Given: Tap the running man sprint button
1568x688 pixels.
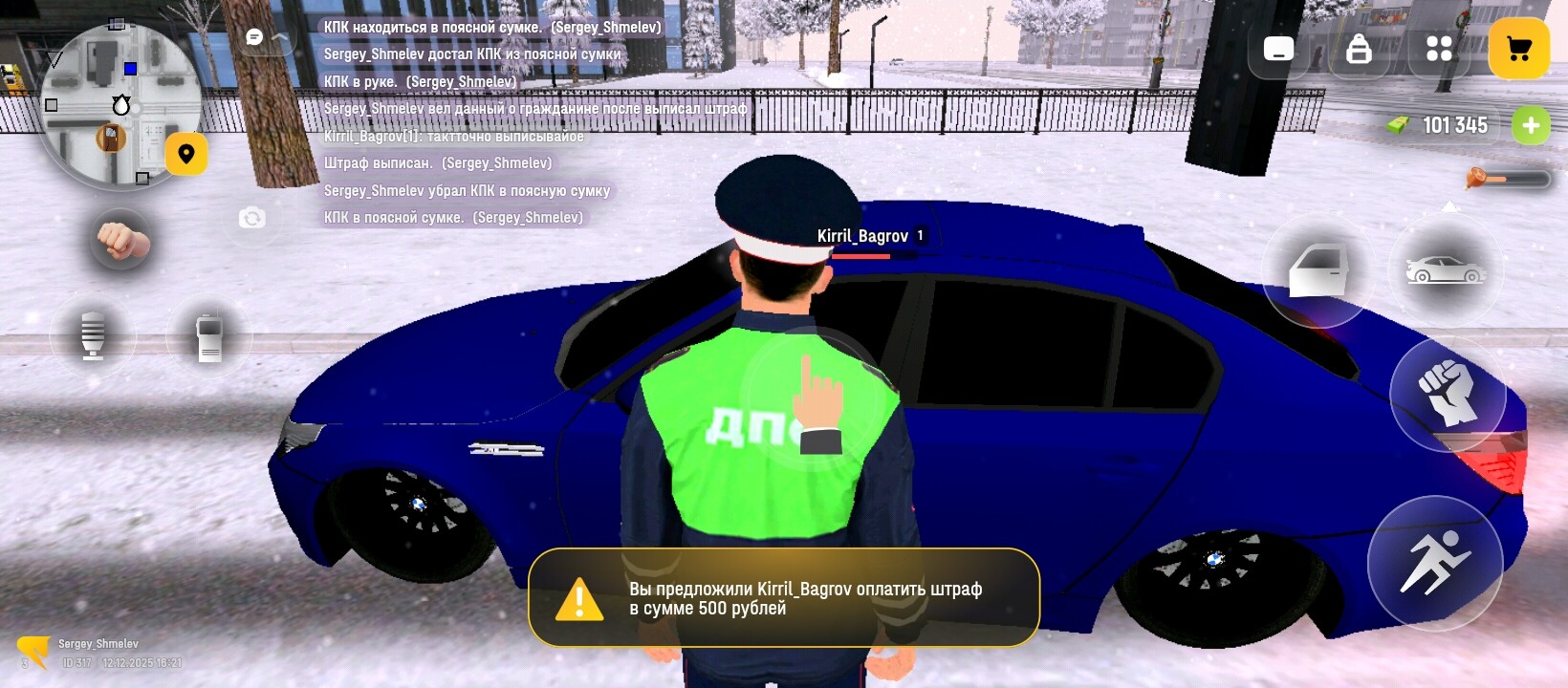Looking at the screenshot, I should (1434, 563).
